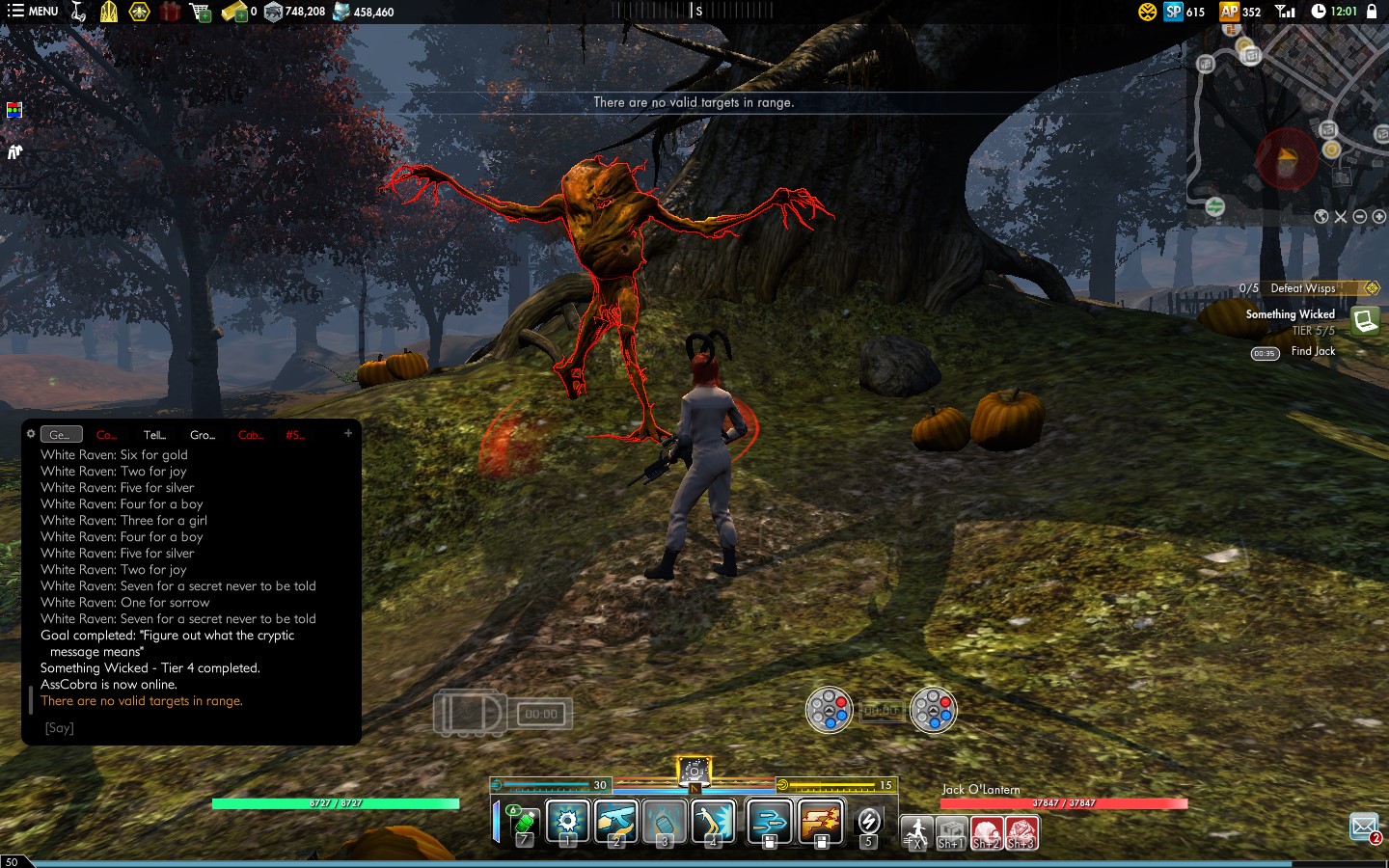The width and height of the screenshot is (1389, 868).
Task: Open the SP skill points panel
Action: [x=1184, y=12]
